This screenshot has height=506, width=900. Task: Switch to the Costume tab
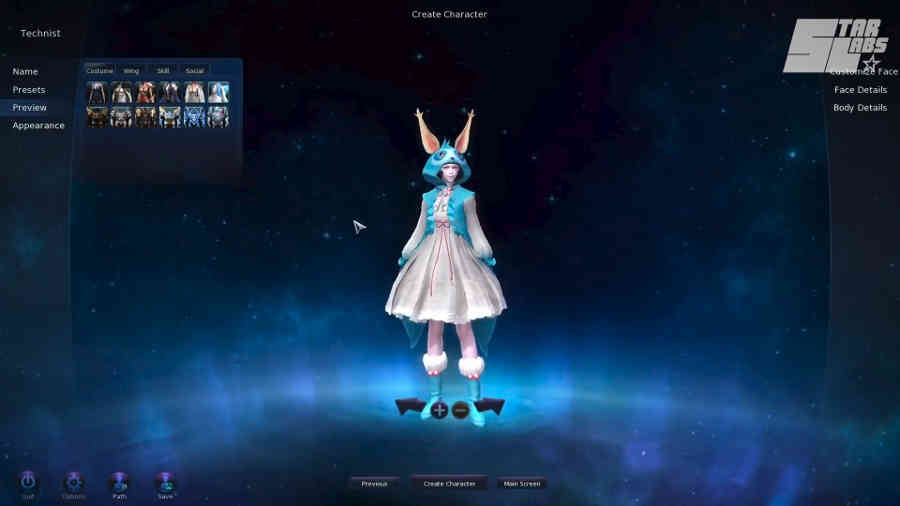(x=100, y=71)
